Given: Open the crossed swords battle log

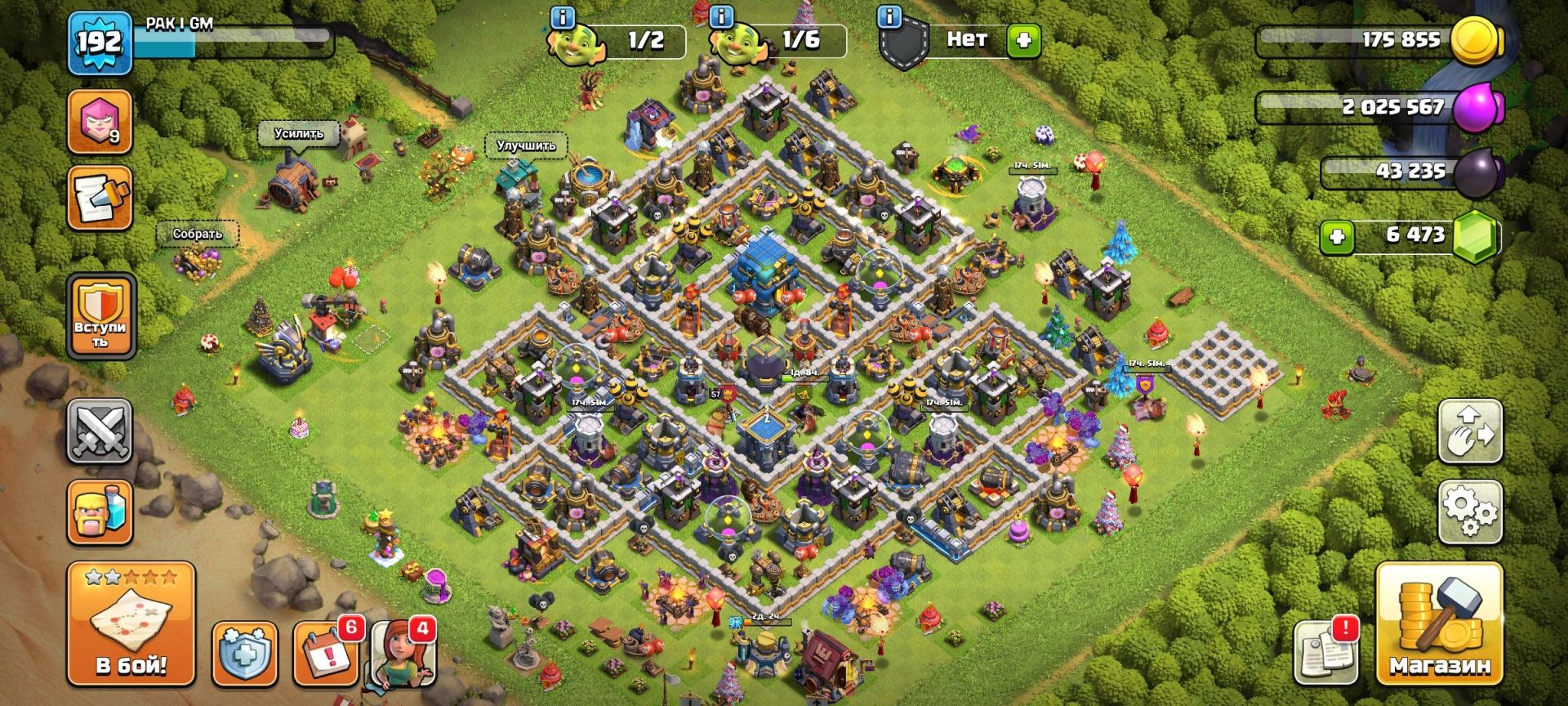Looking at the screenshot, I should click(x=100, y=431).
